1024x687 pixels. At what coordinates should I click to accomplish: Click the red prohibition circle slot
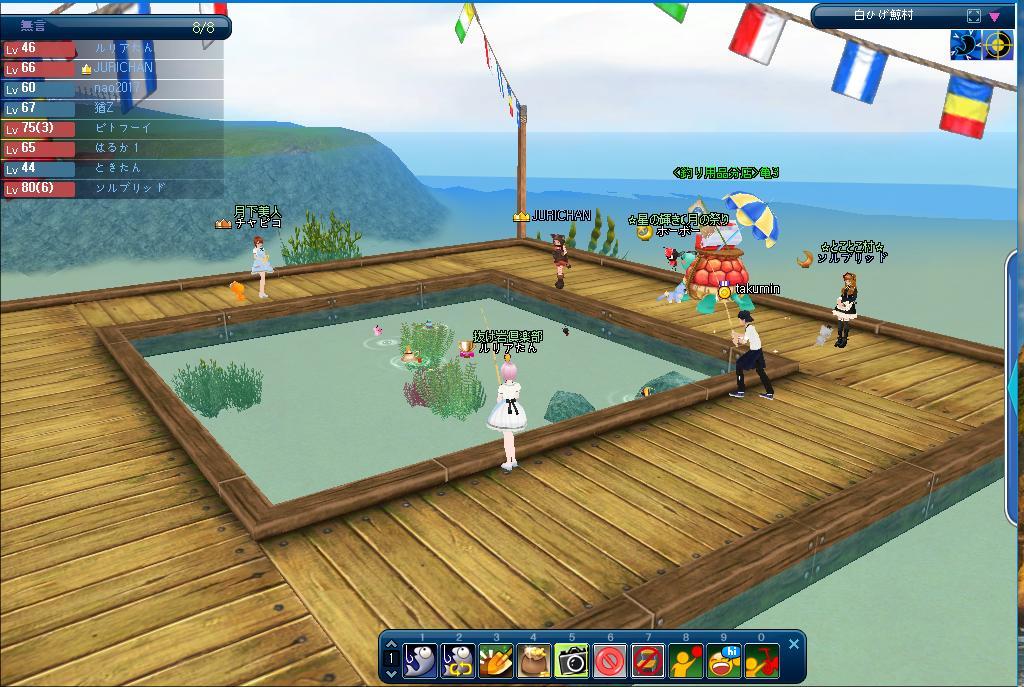(610, 660)
